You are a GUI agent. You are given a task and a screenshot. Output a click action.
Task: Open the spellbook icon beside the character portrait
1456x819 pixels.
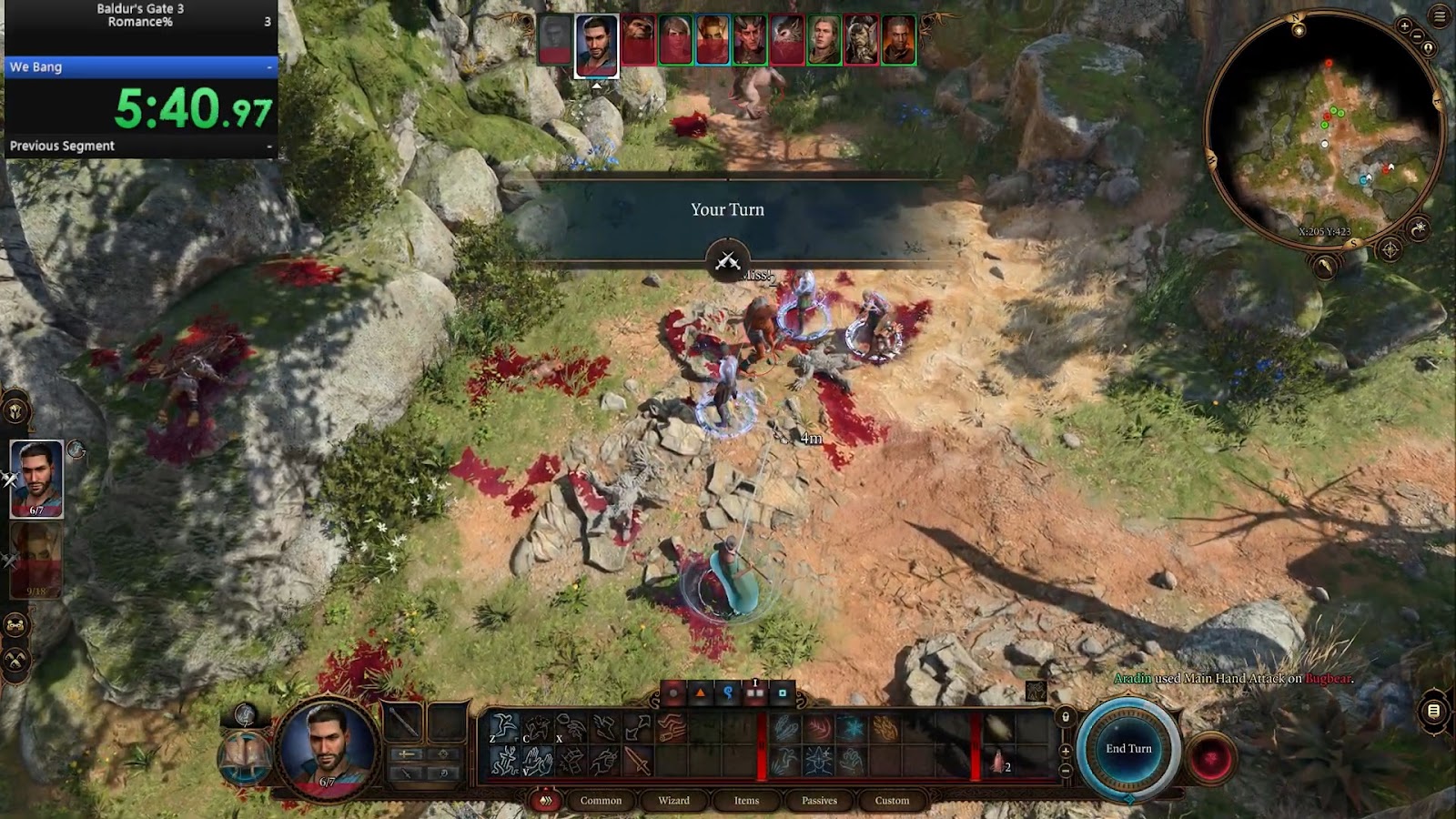pyautogui.click(x=244, y=757)
